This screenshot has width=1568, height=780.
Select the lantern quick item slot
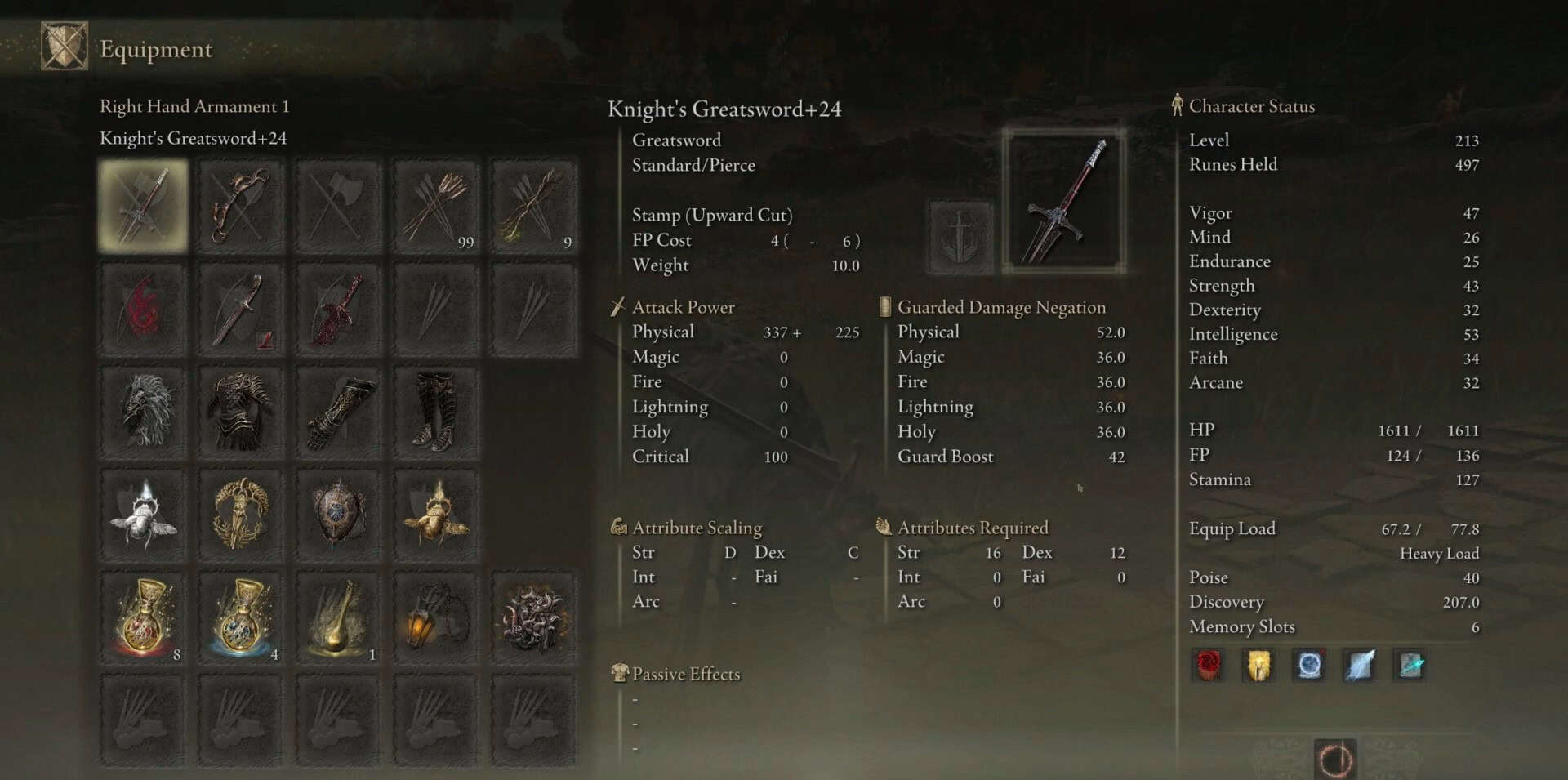(x=437, y=618)
